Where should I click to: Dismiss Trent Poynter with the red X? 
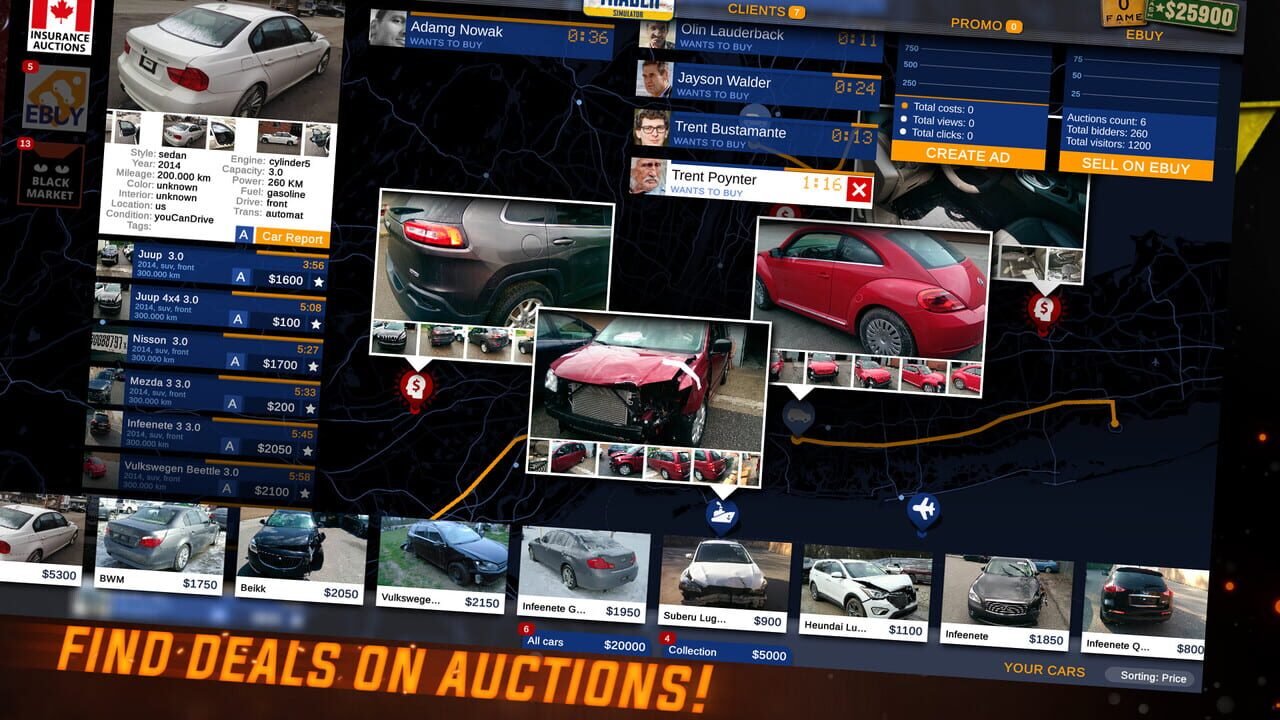coord(858,187)
